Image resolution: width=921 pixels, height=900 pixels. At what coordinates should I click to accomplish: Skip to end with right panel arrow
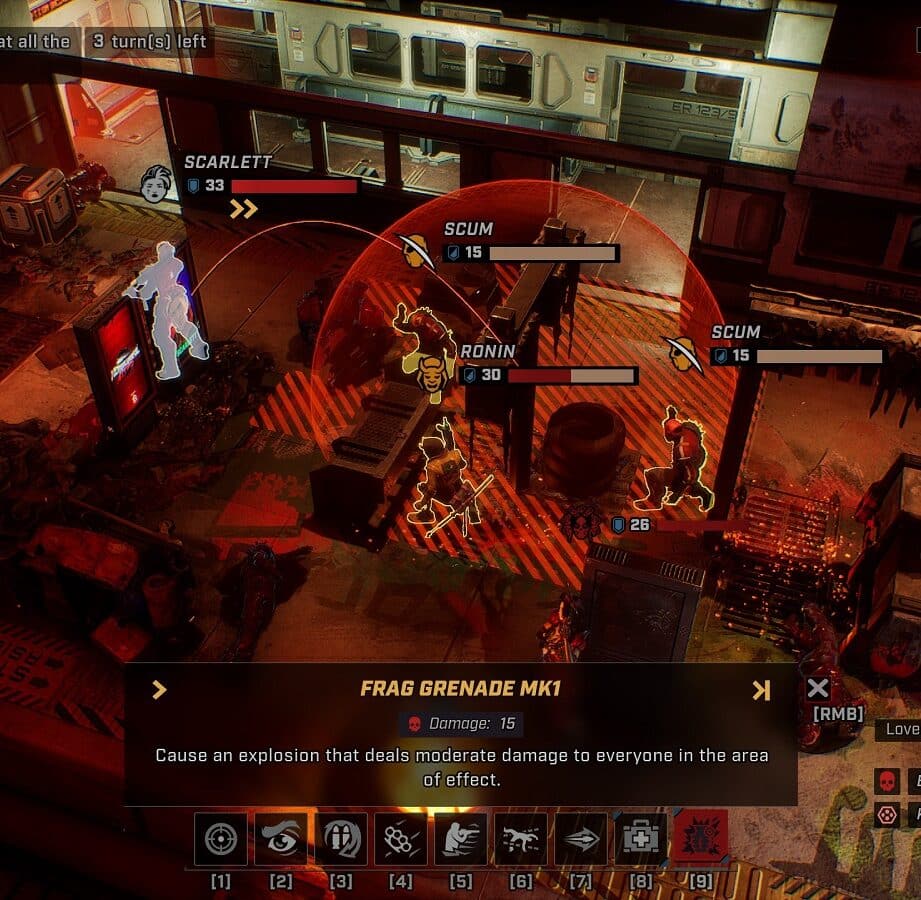point(761,690)
